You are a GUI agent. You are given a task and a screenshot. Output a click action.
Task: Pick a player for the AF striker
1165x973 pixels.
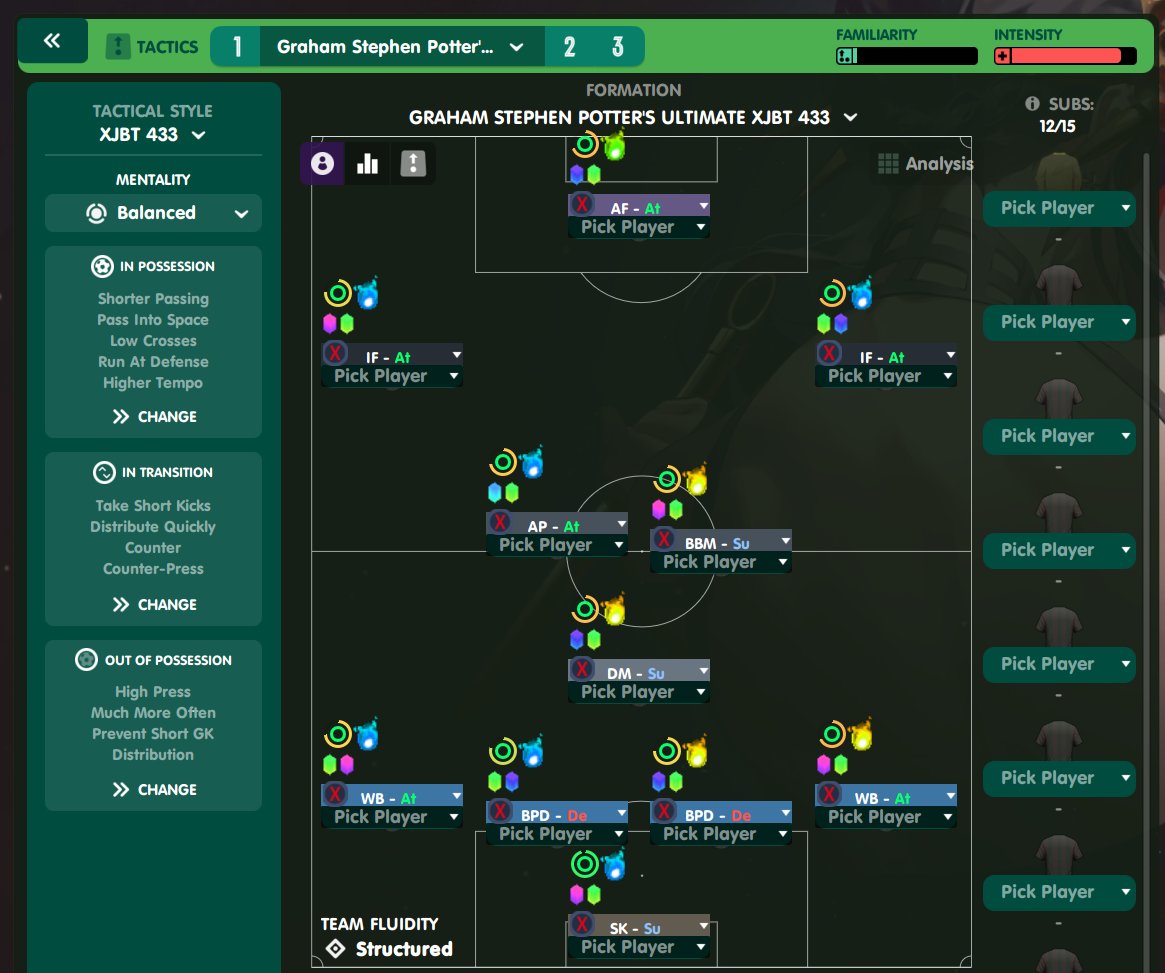pos(638,227)
